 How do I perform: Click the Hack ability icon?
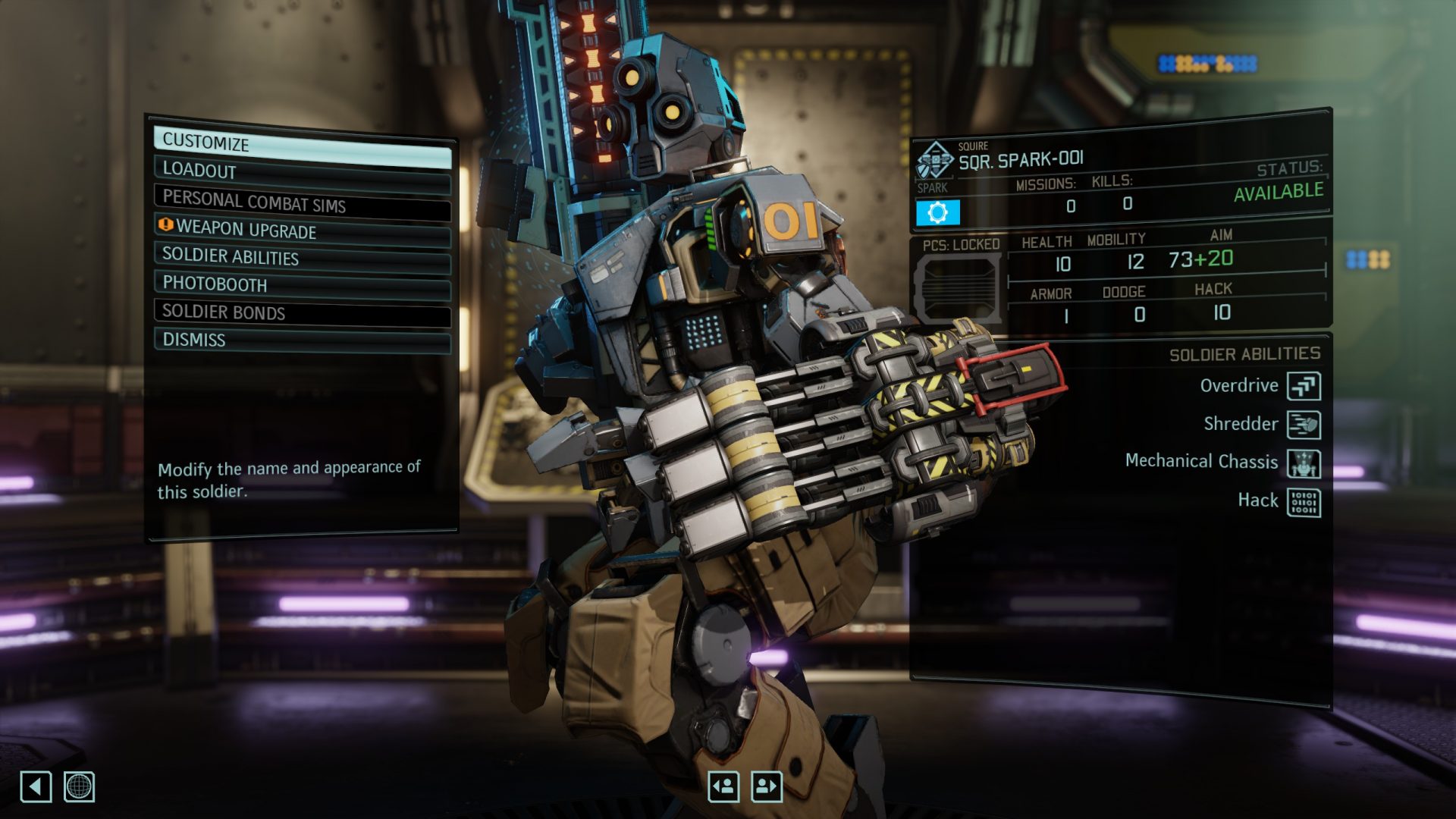coord(1304,502)
